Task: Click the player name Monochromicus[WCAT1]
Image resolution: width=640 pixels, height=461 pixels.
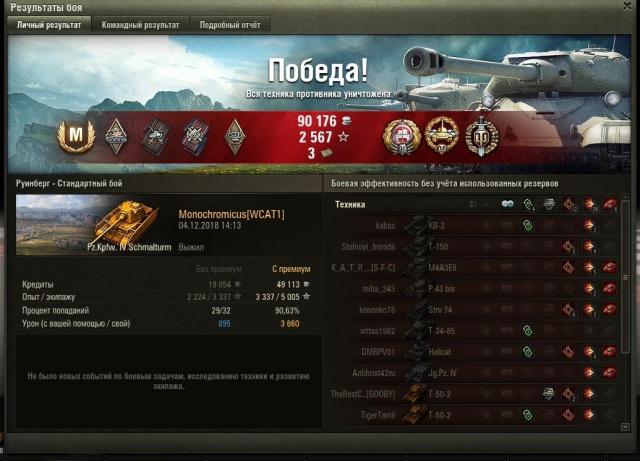Action: 231,215
